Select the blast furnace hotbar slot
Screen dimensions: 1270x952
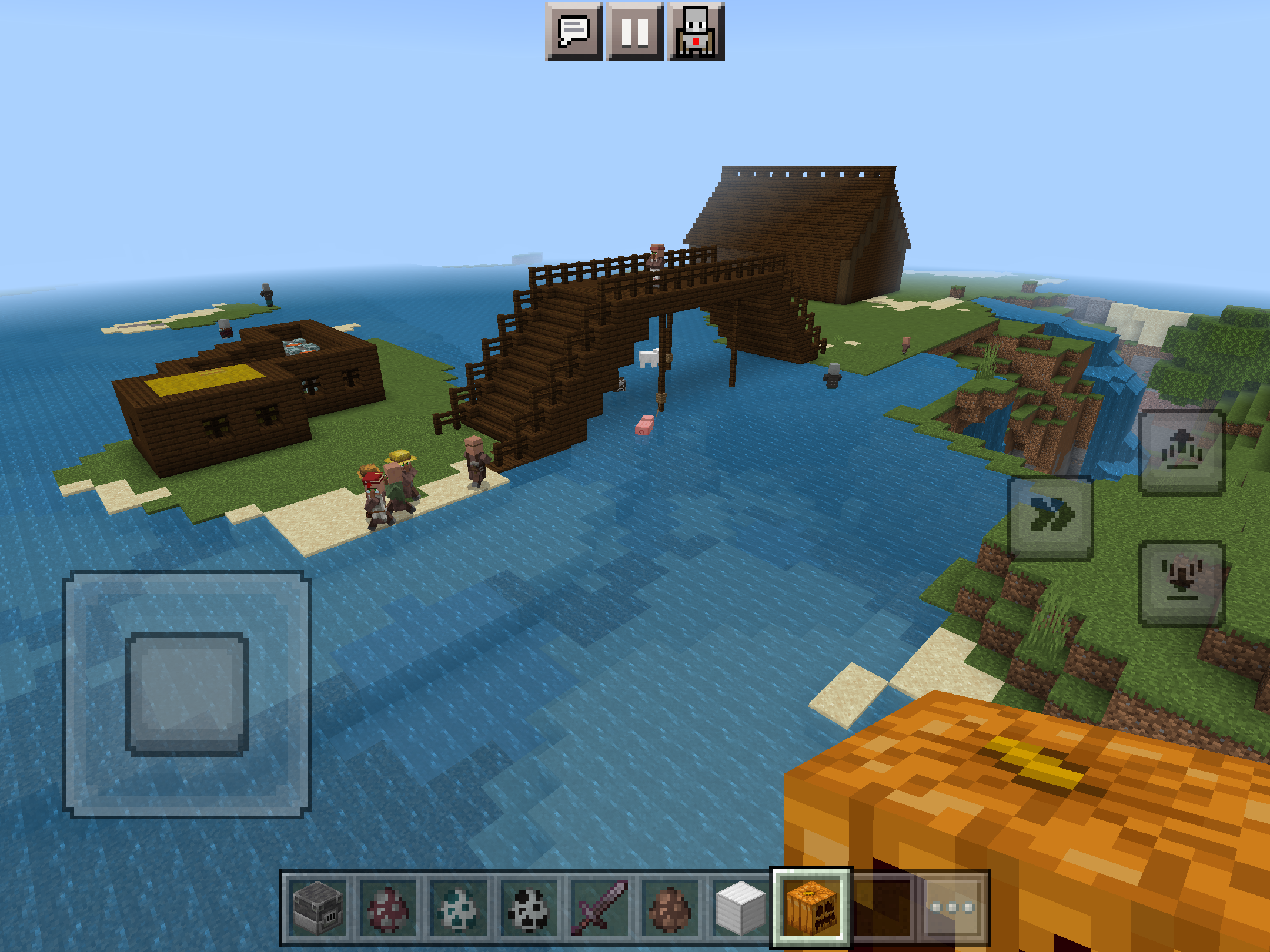coord(317,907)
